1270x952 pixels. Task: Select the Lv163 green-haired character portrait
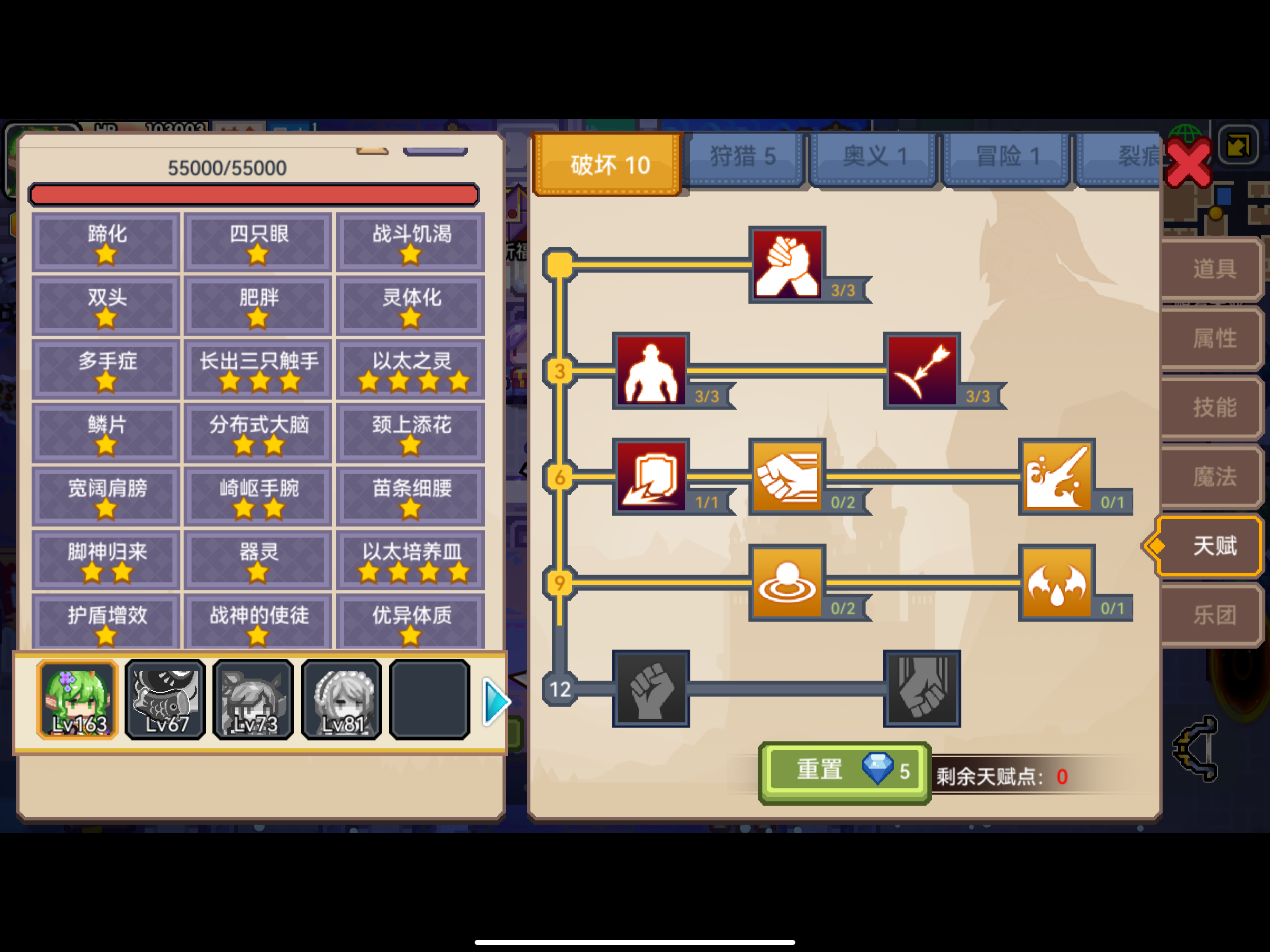pyautogui.click(x=78, y=700)
